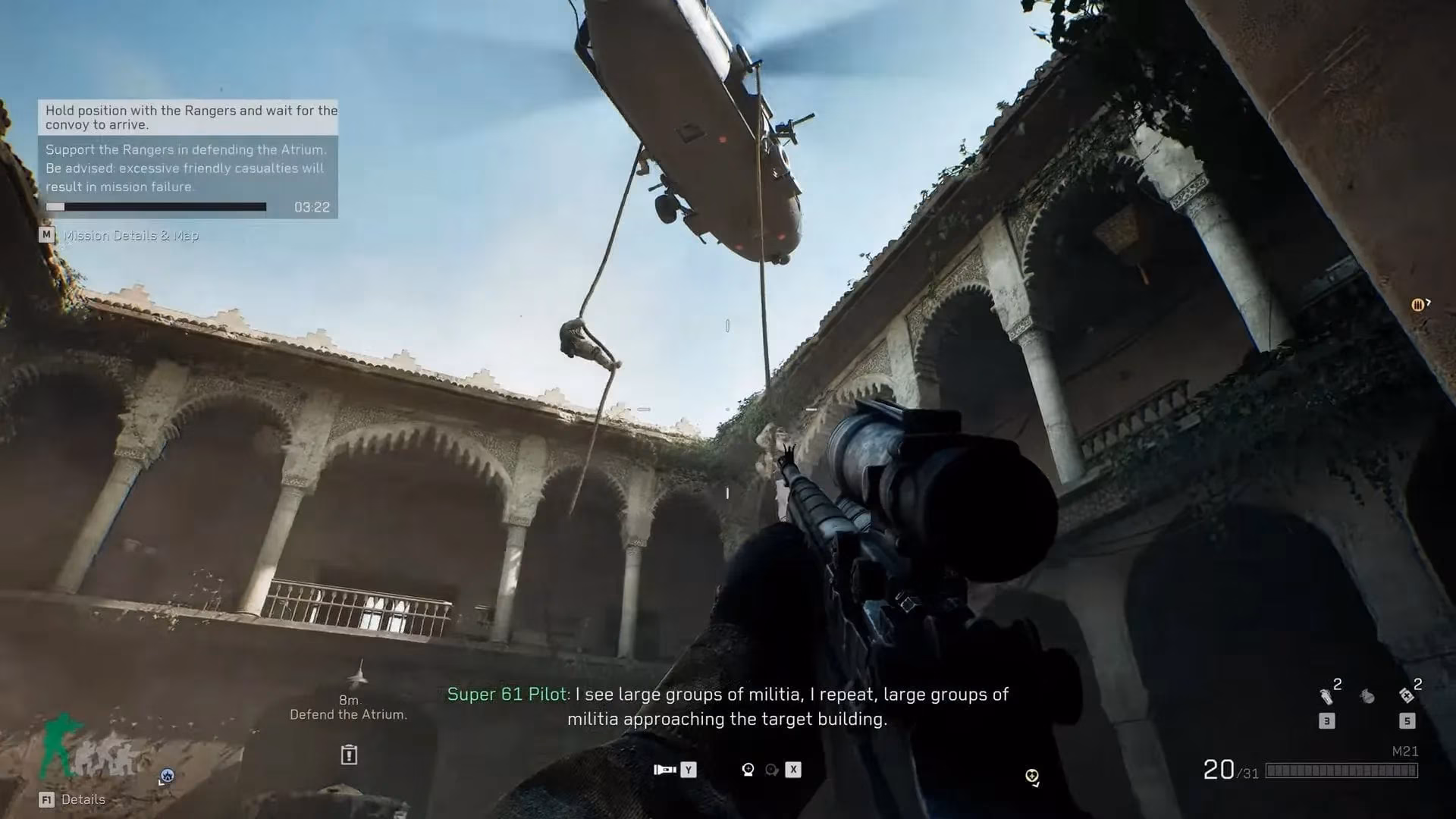The height and width of the screenshot is (819, 1456).
Task: Select the Hold position mission objective text
Action: click(190, 118)
